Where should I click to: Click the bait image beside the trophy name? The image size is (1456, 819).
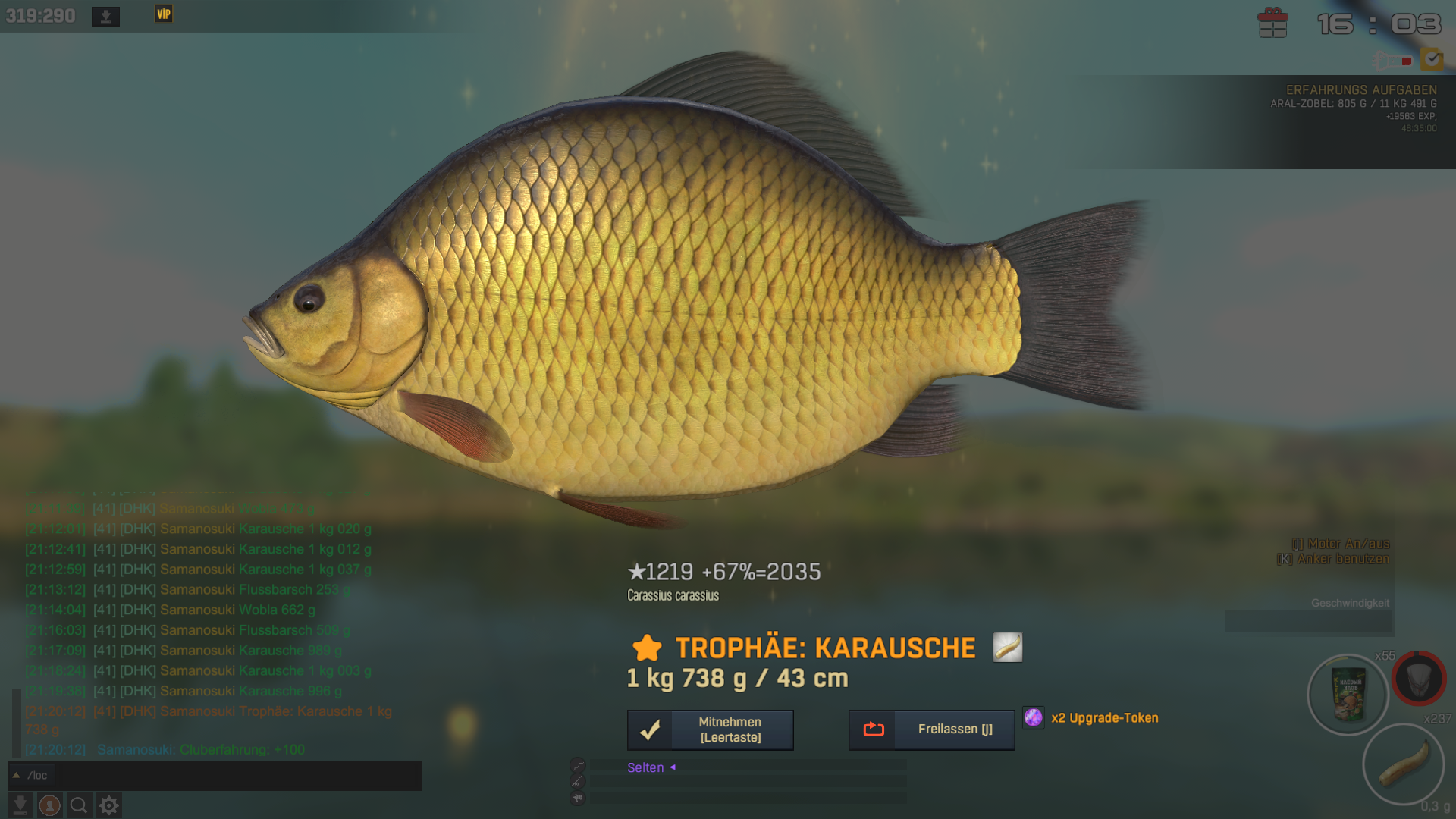click(x=1007, y=648)
